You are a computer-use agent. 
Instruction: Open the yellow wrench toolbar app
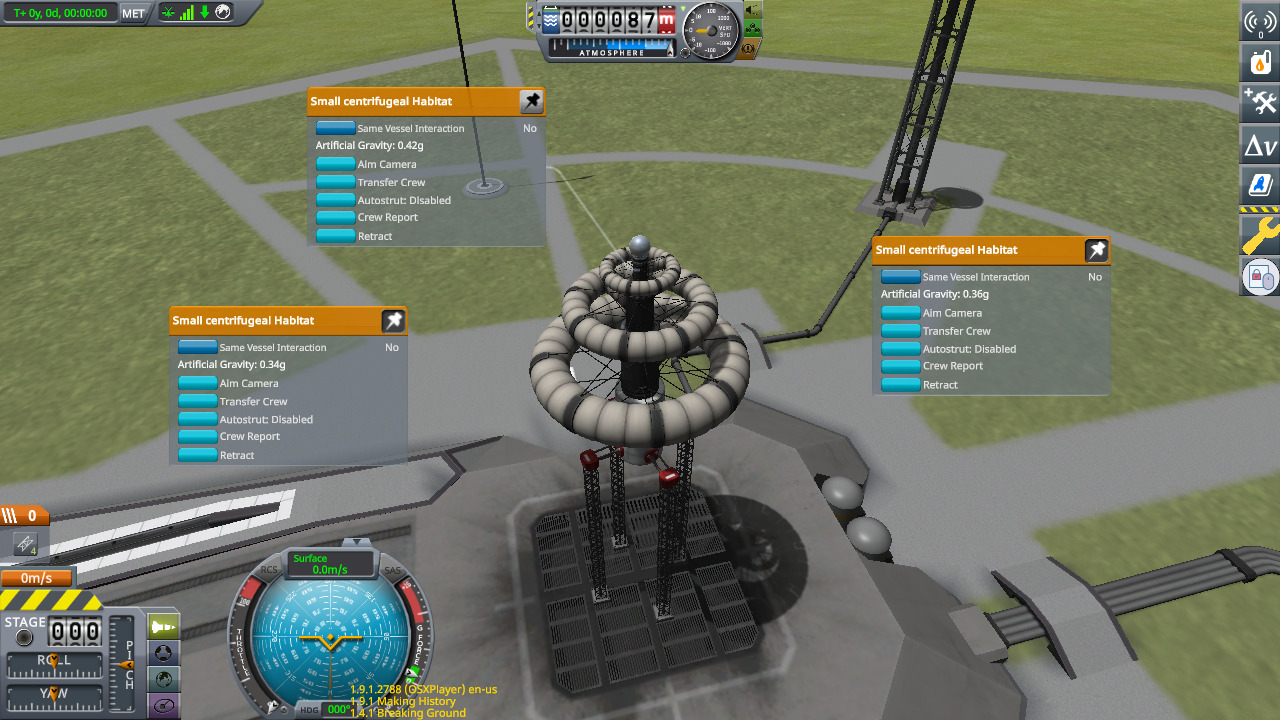click(1260, 234)
